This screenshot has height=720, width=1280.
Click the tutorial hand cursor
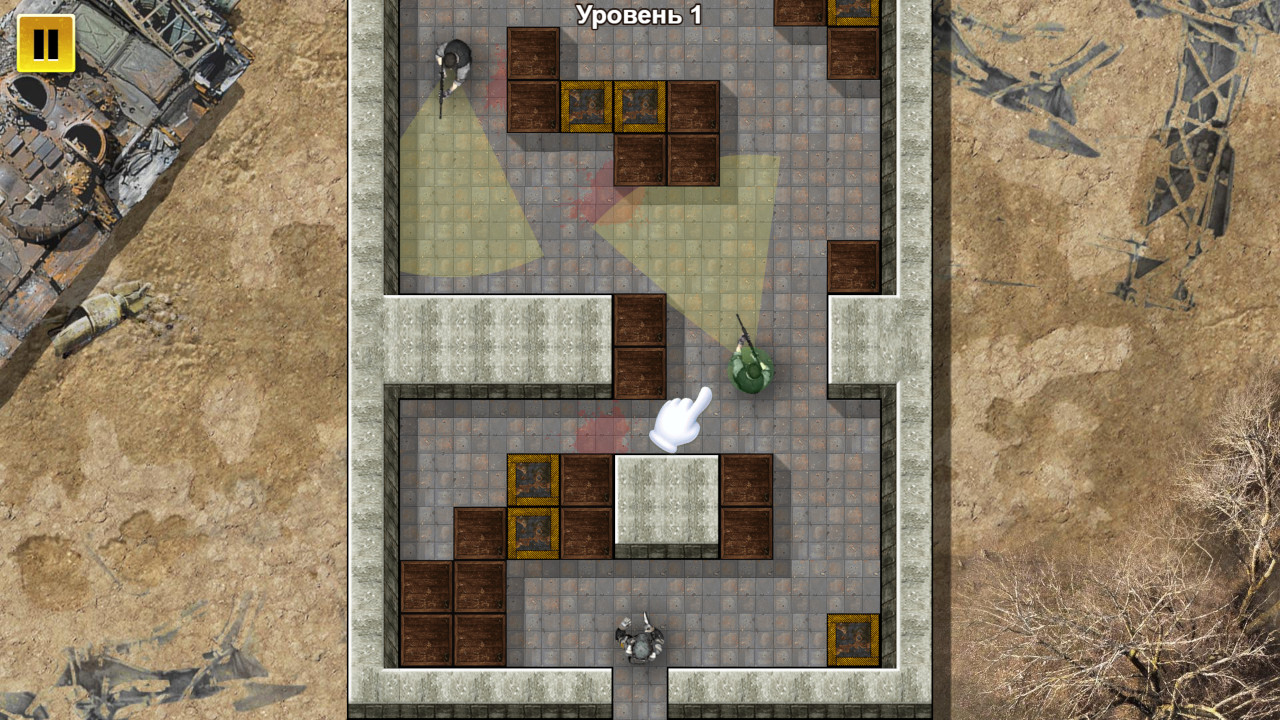pyautogui.click(x=680, y=420)
